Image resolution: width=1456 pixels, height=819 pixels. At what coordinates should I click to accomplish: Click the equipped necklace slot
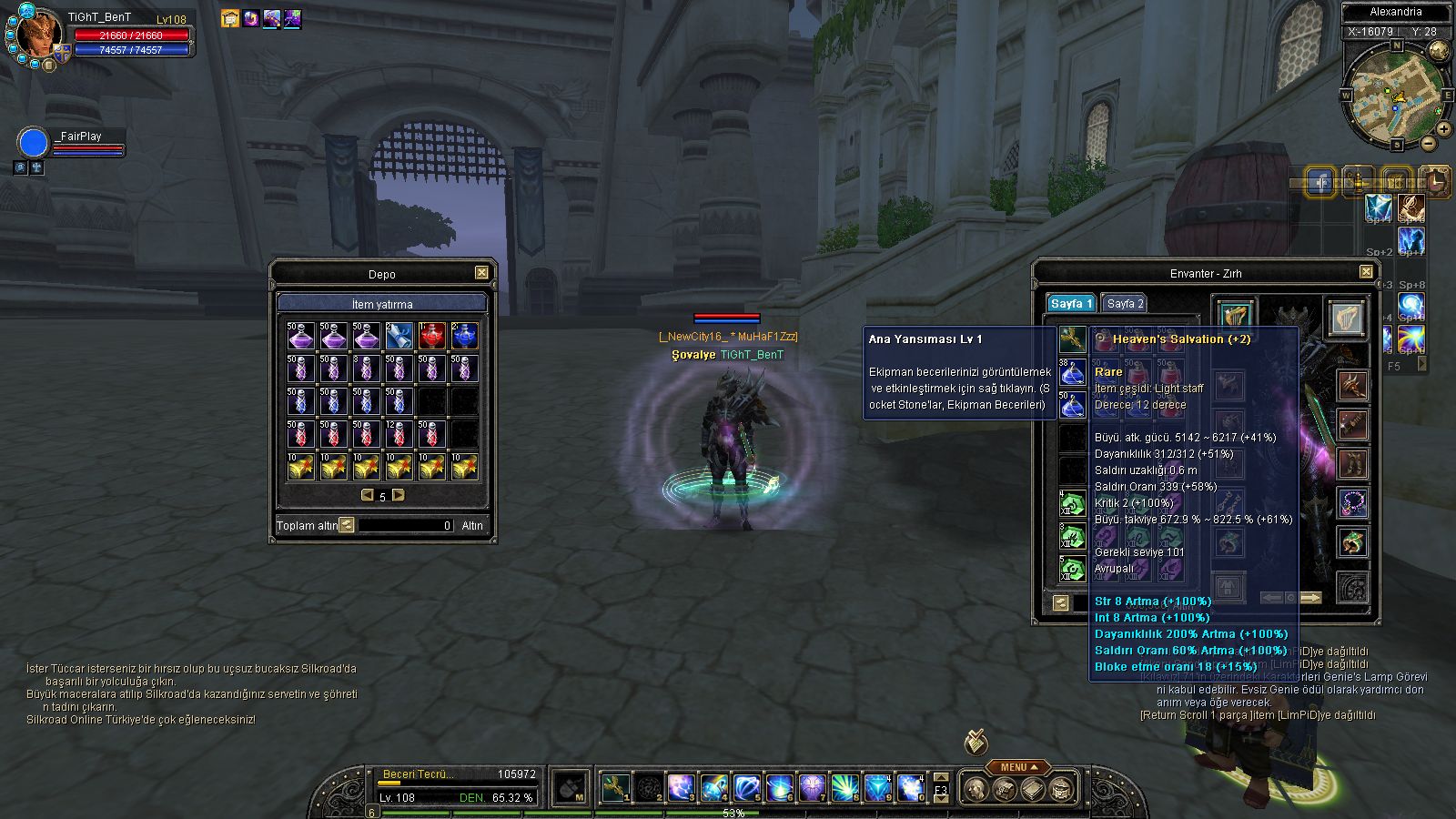pyautogui.click(x=1352, y=502)
